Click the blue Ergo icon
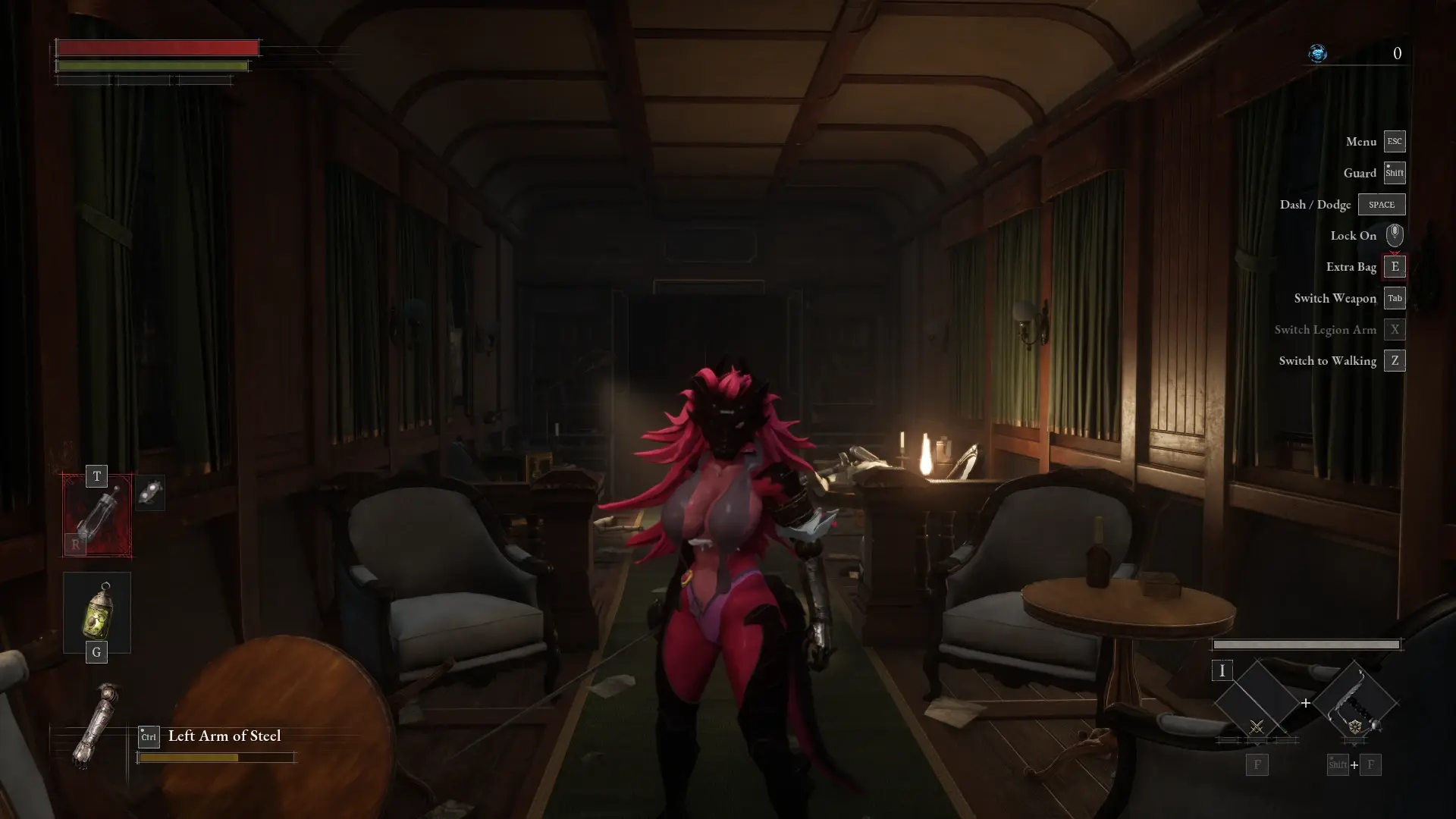The image size is (1456, 819). (x=1318, y=53)
